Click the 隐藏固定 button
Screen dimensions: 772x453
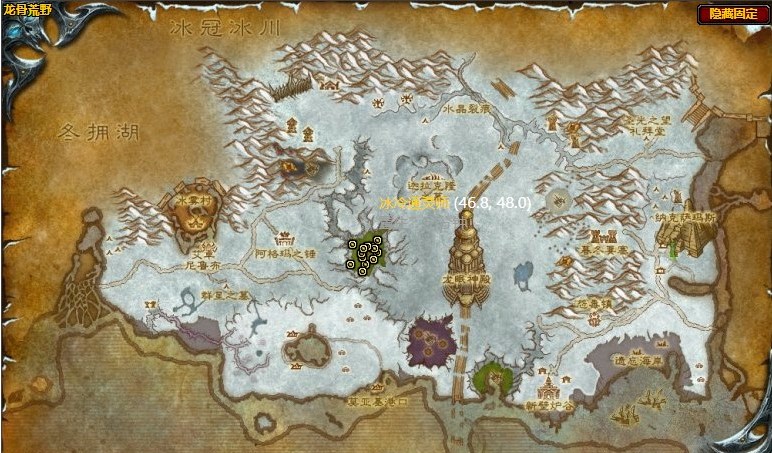tap(733, 13)
